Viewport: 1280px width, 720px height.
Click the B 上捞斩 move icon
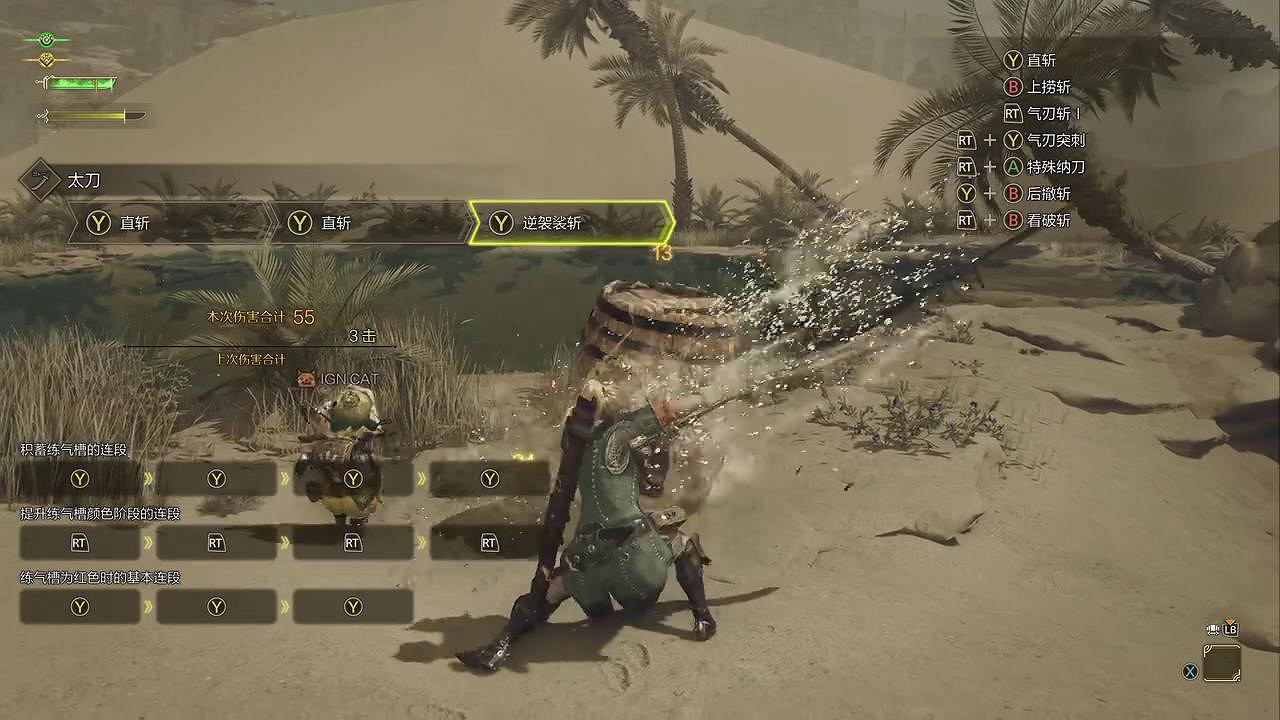coord(1013,87)
